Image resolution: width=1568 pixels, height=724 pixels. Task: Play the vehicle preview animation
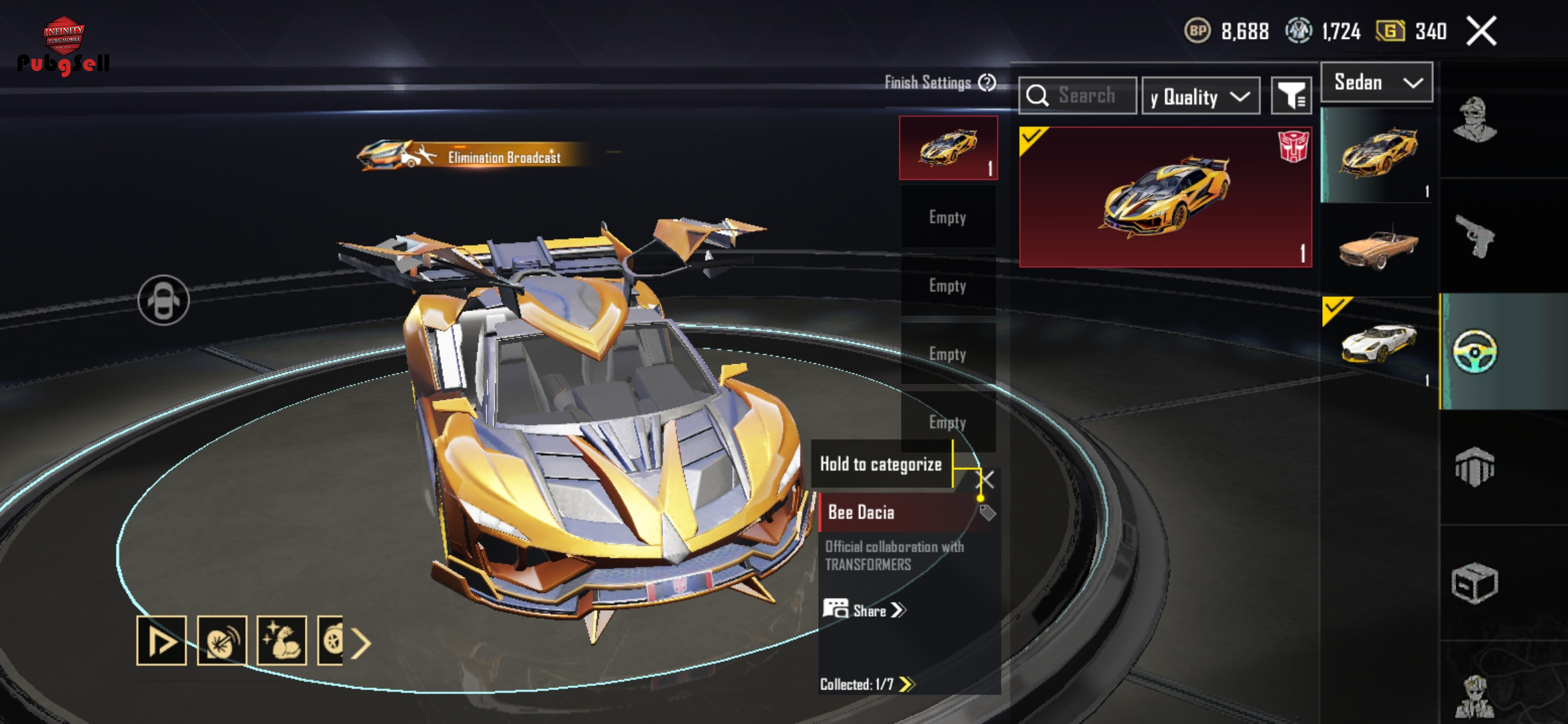click(161, 641)
